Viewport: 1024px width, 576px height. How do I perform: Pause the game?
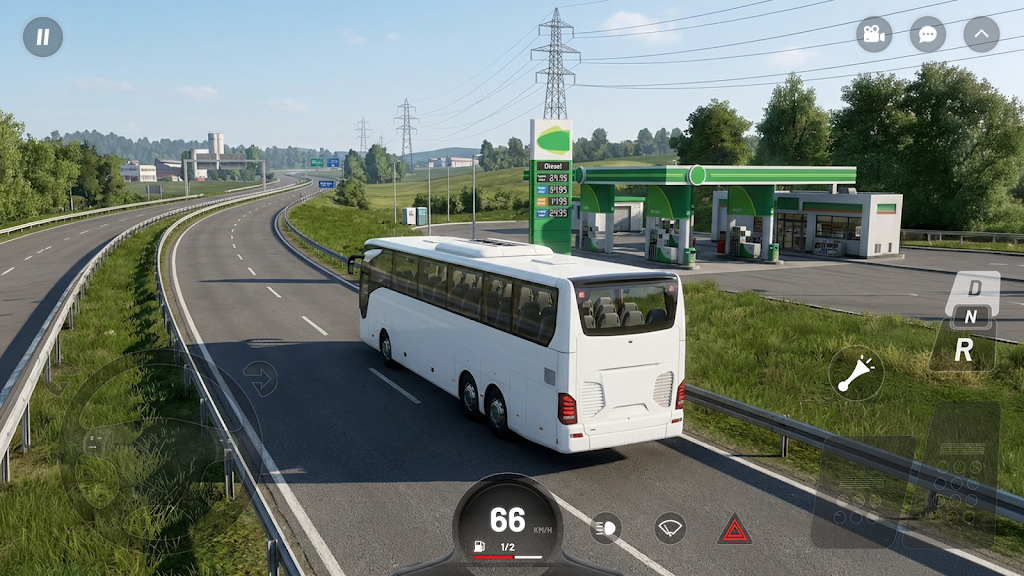tap(43, 37)
